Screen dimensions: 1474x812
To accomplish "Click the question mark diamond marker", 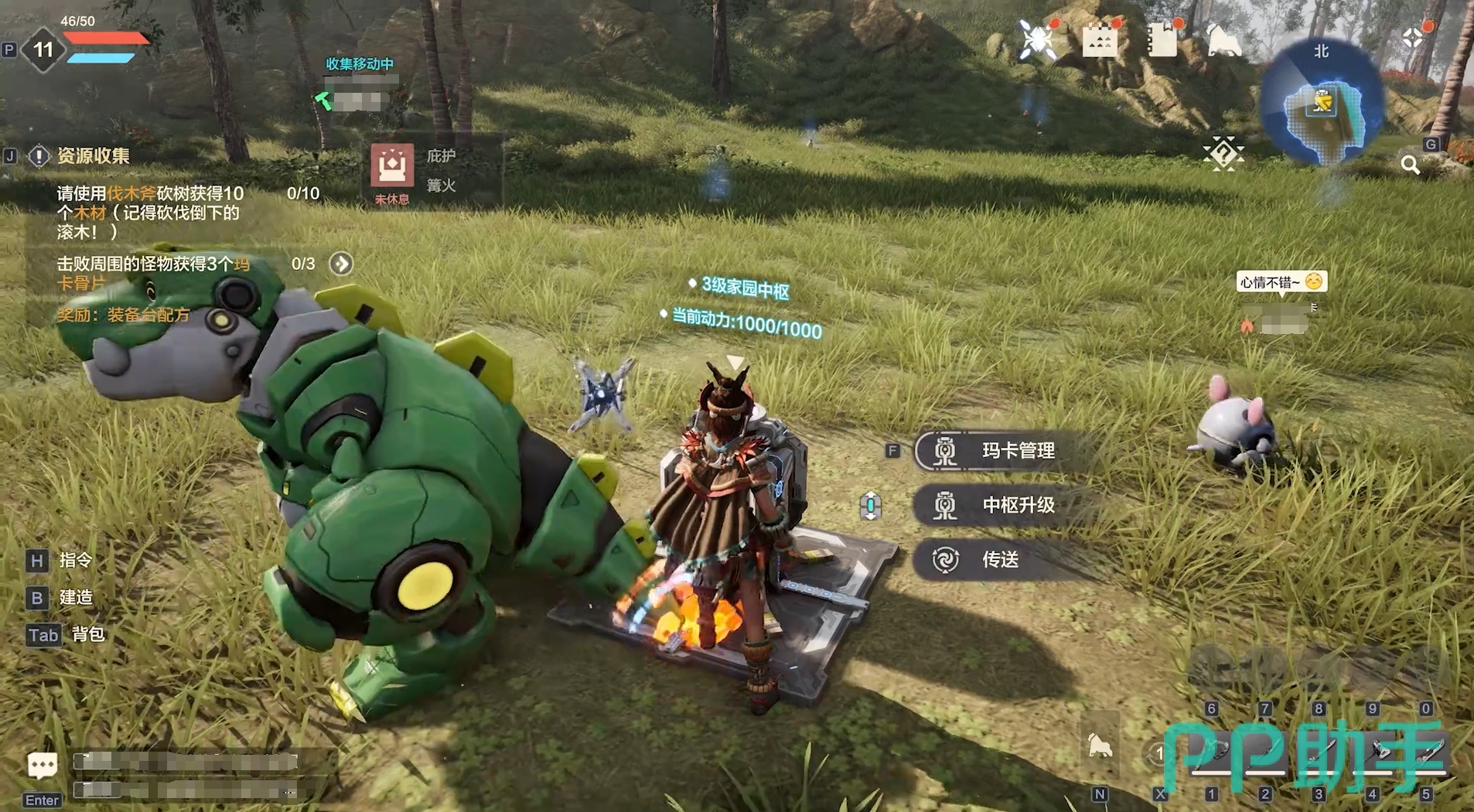I will coord(1223,153).
